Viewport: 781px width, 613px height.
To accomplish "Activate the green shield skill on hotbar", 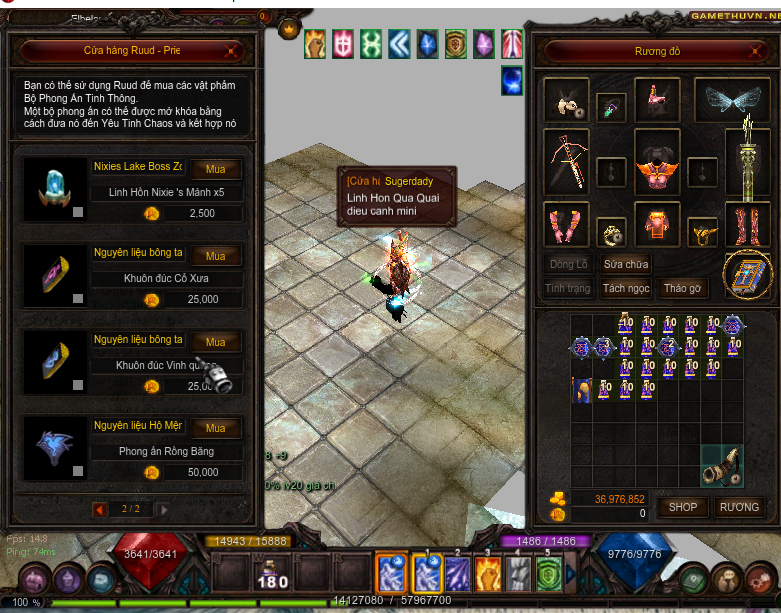I will (548, 574).
